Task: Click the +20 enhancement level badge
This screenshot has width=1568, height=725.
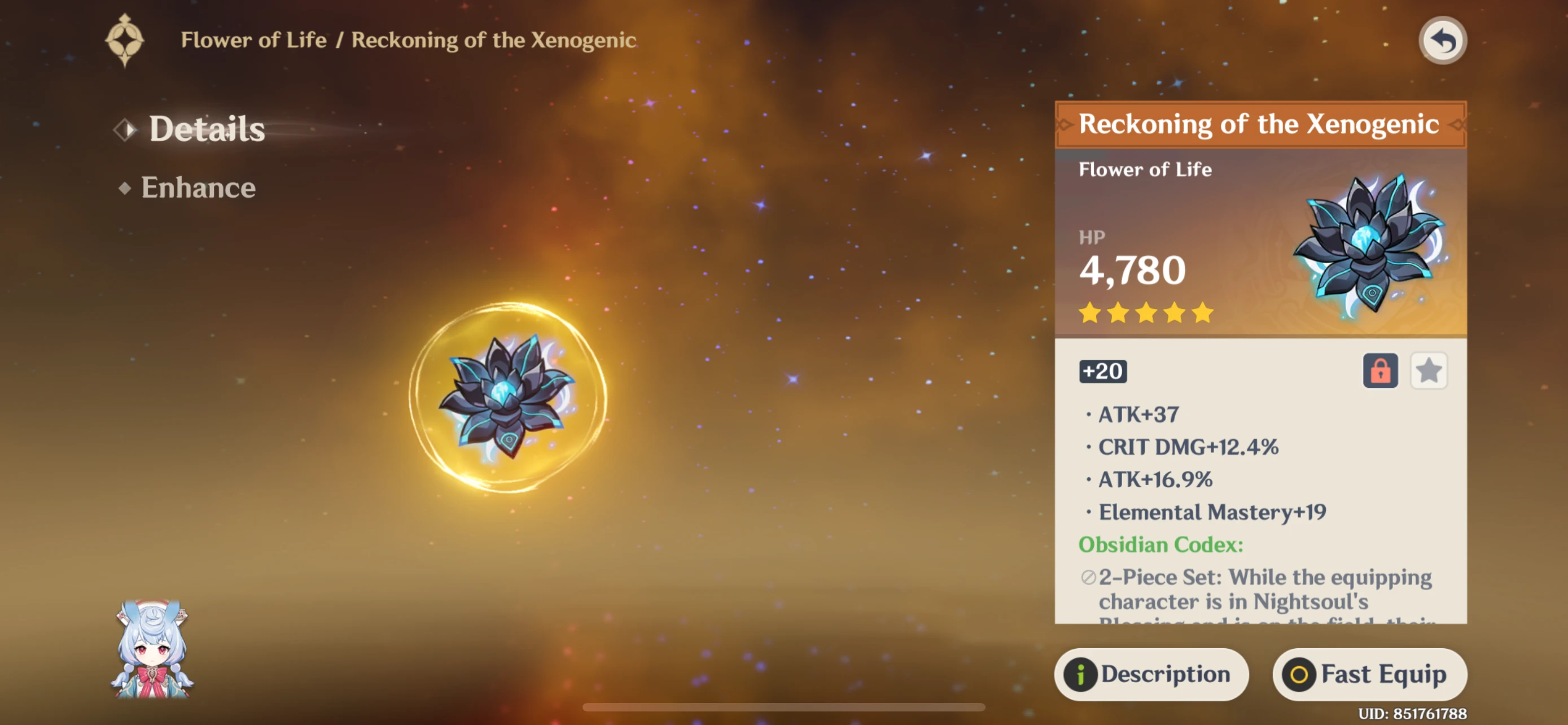Action: 1102,372
